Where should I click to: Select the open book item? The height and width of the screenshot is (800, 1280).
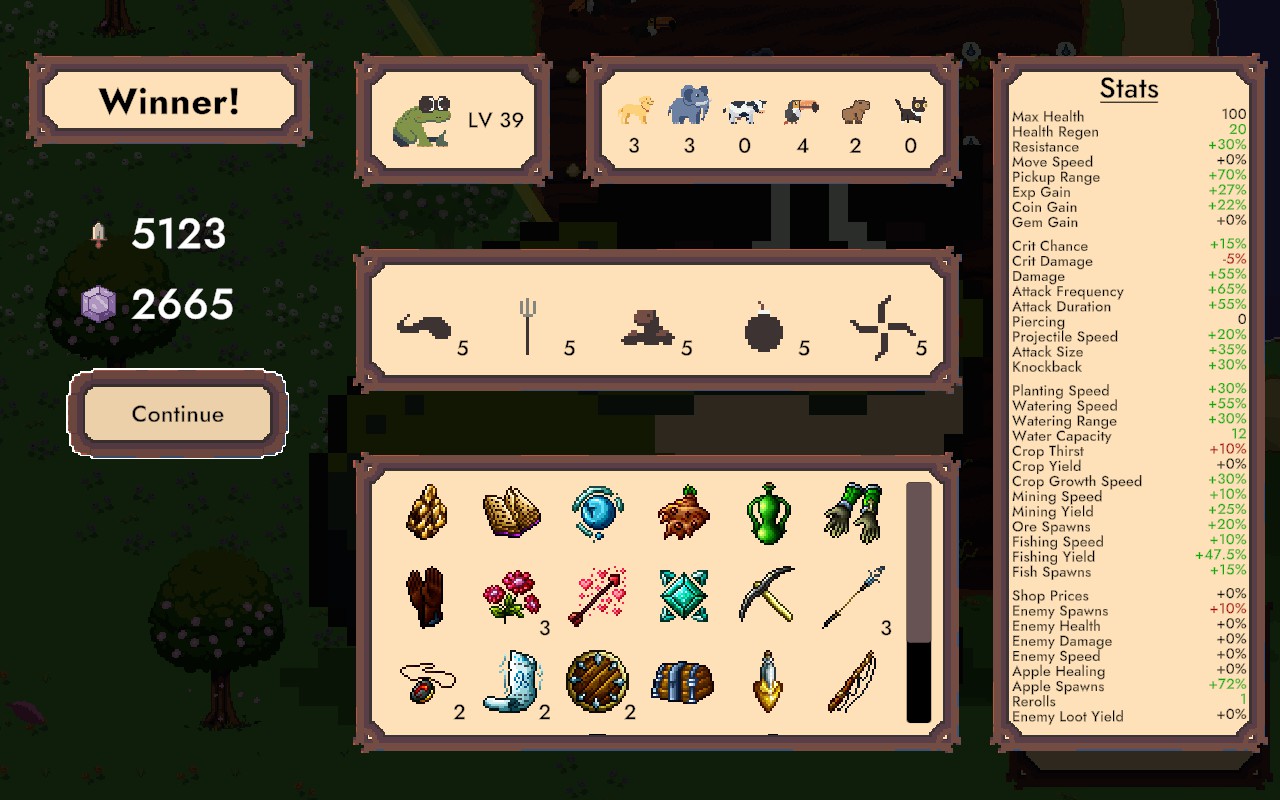tap(512, 514)
